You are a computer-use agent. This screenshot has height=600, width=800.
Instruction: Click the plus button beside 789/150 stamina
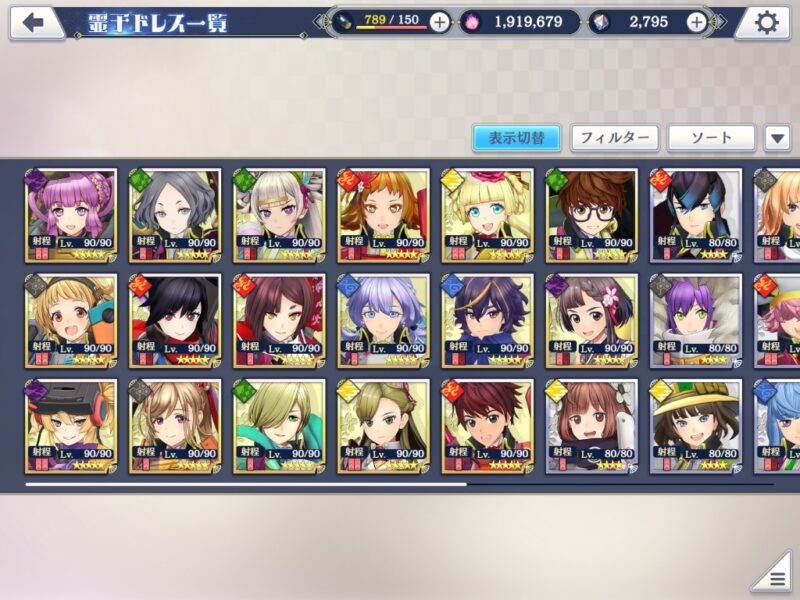coord(439,22)
